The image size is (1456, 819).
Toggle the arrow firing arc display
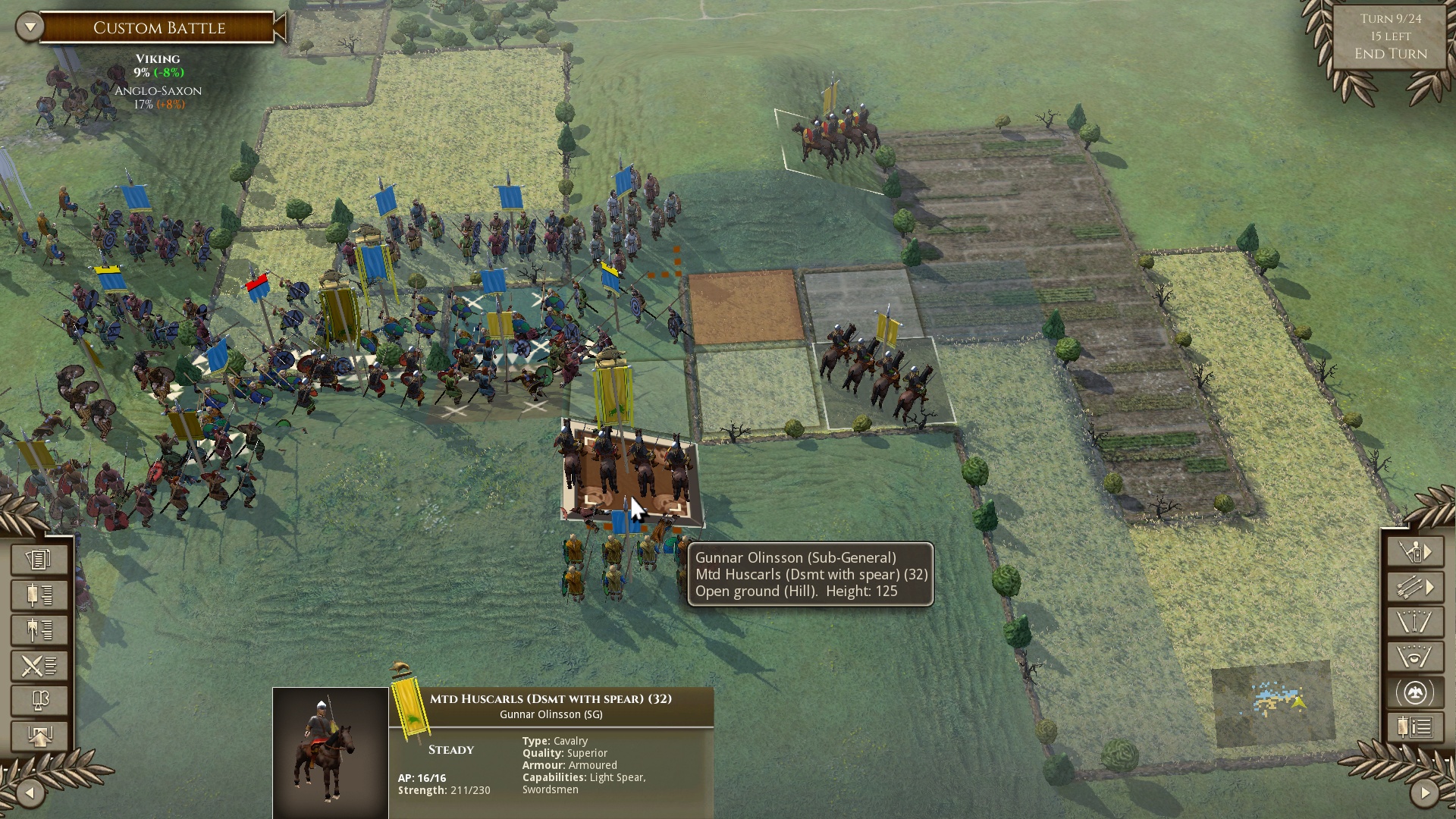[x=1415, y=623]
